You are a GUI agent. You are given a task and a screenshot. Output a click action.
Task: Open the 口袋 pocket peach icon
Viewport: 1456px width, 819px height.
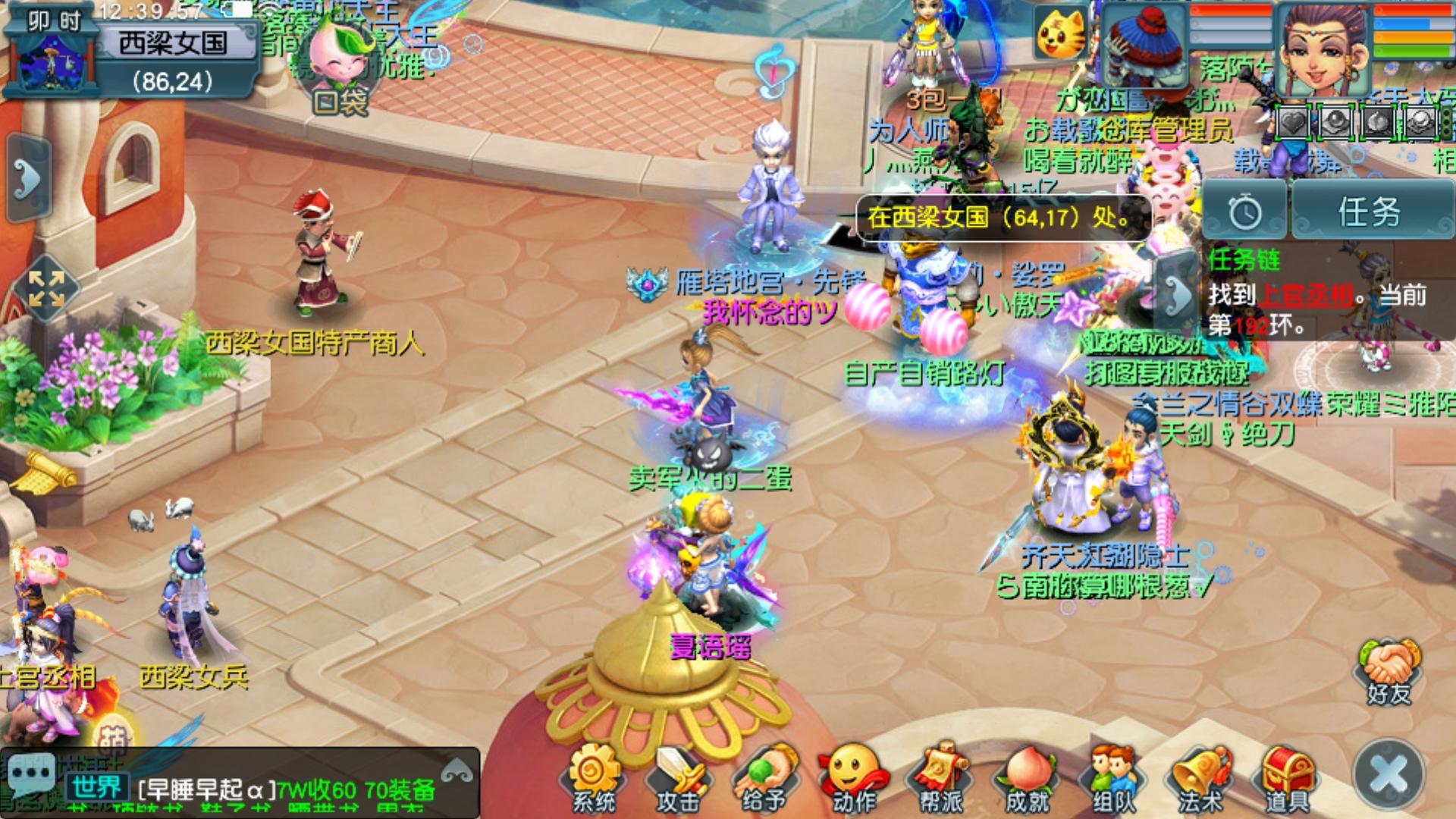point(340,76)
